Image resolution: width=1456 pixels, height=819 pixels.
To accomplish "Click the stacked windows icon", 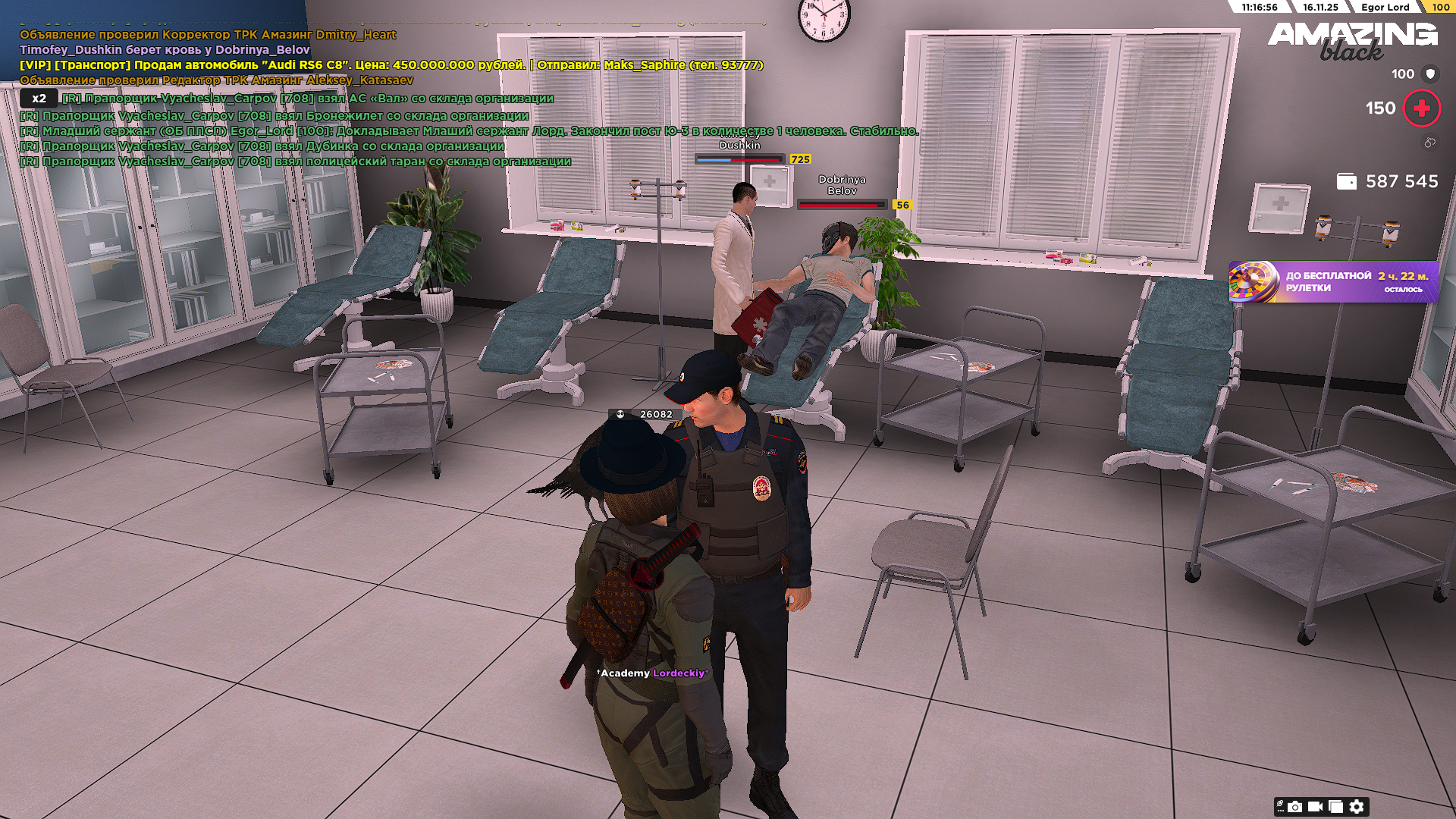I will (x=1335, y=807).
